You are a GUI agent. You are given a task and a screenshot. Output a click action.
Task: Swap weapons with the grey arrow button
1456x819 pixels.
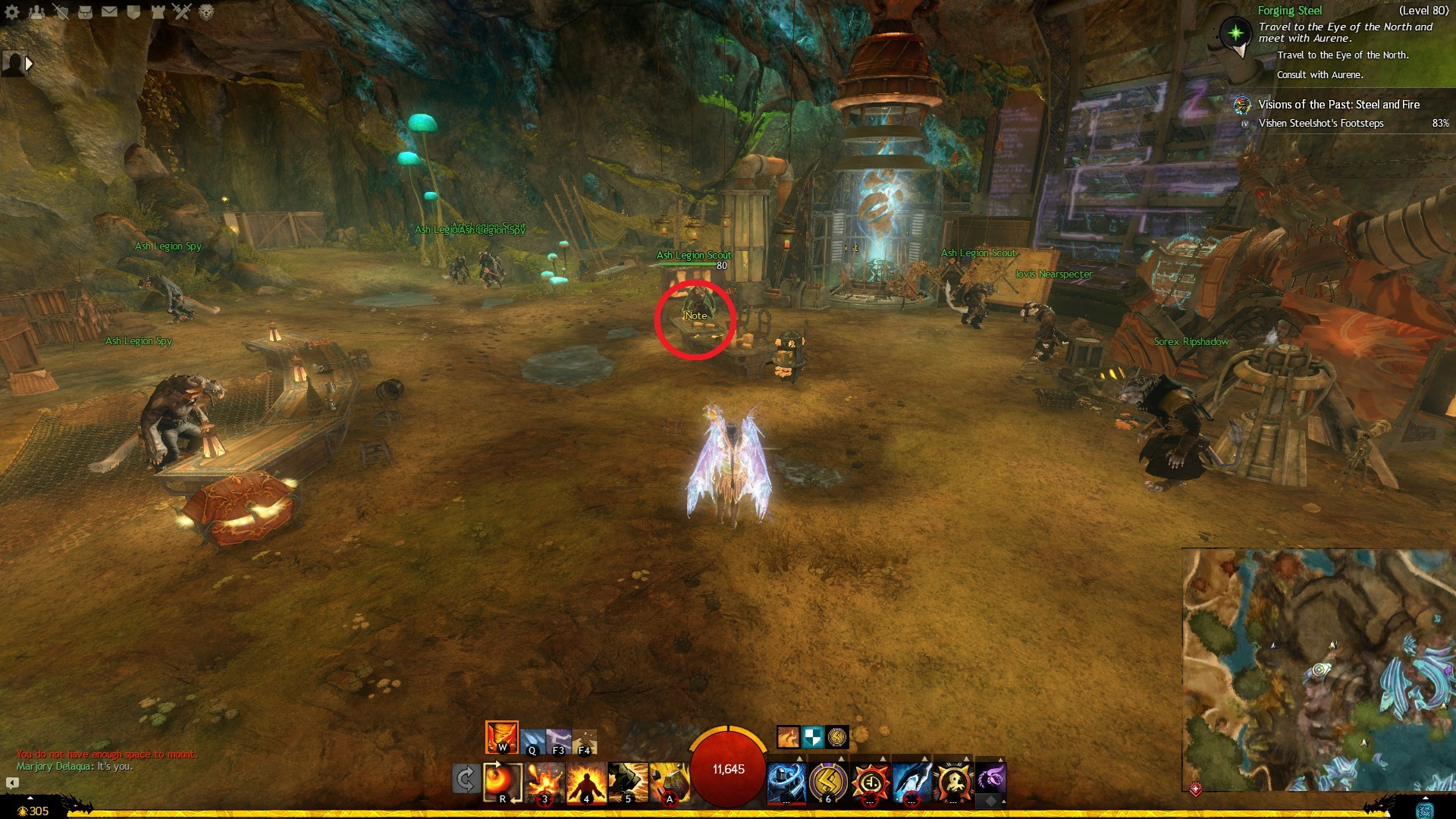(x=466, y=779)
